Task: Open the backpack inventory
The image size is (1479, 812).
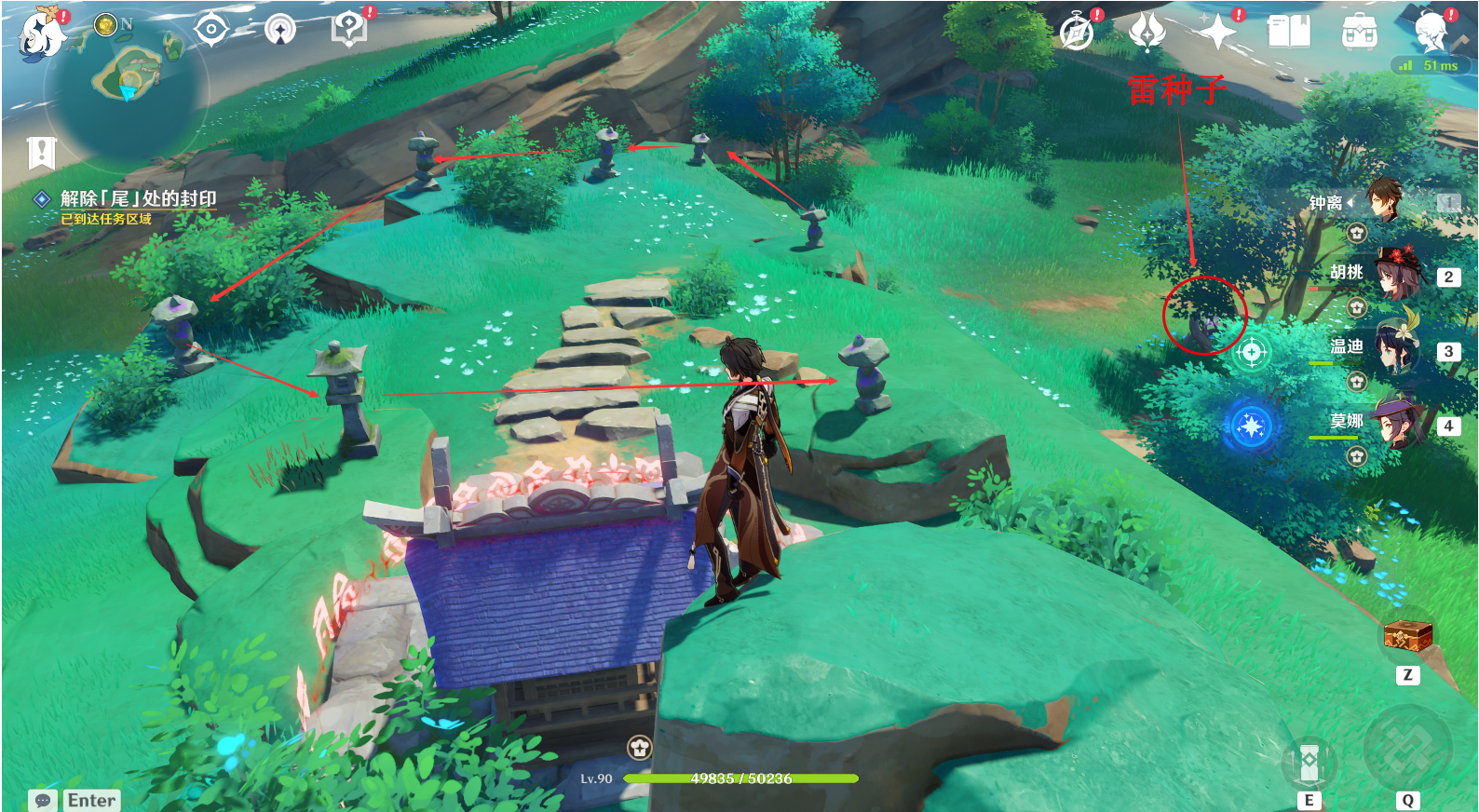Action: pyautogui.click(x=1360, y=33)
